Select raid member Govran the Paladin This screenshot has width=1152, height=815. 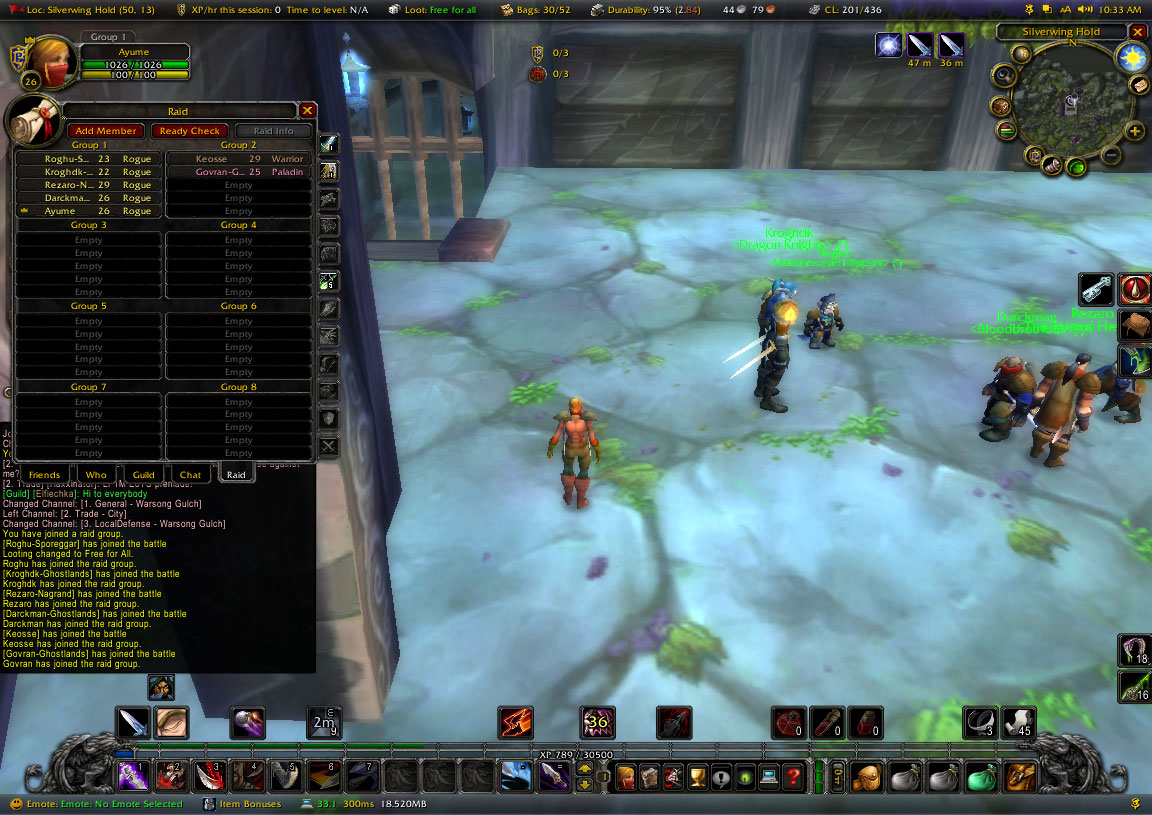click(238, 172)
